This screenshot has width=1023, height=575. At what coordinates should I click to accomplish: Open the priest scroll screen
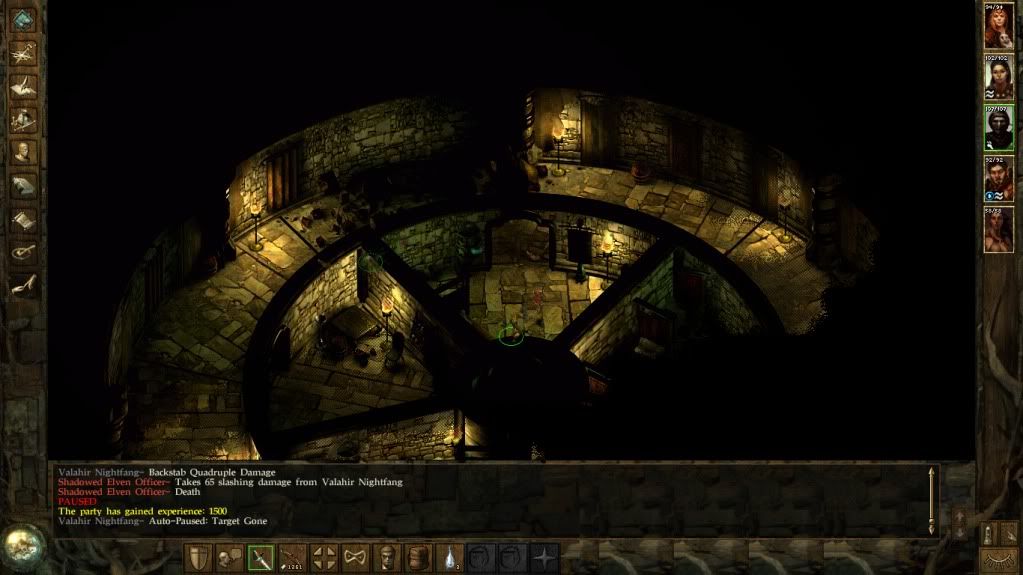[23, 219]
